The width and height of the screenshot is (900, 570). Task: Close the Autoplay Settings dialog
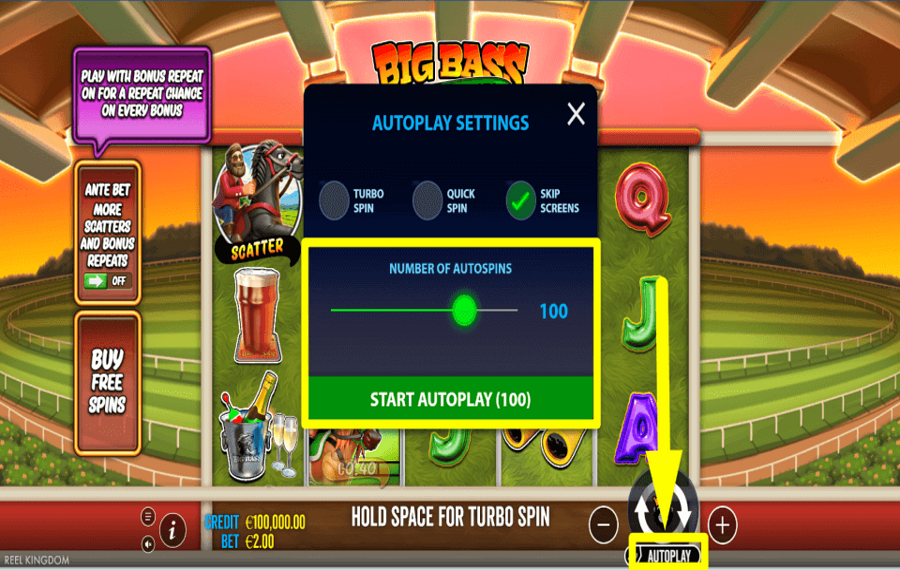[576, 115]
